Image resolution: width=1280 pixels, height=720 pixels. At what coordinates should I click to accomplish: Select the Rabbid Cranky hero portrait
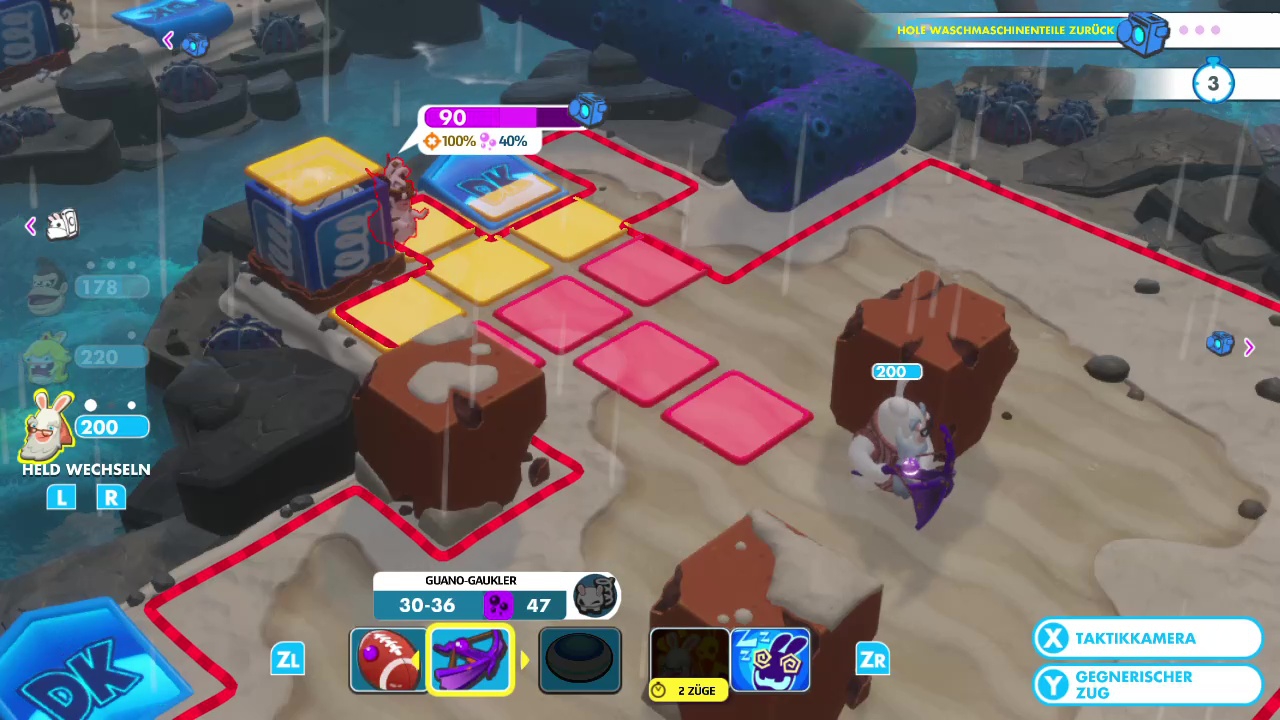click(x=50, y=425)
